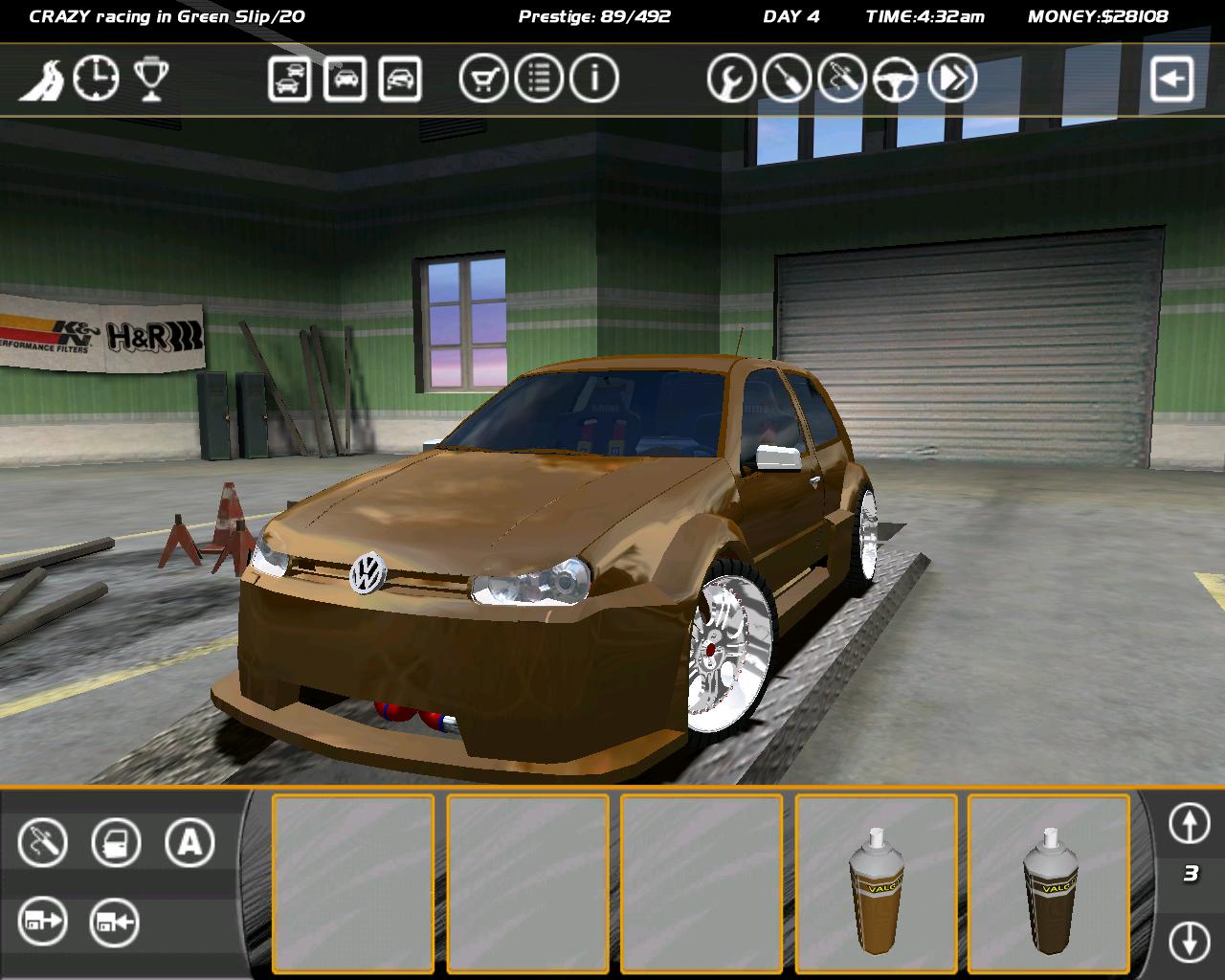Image resolution: width=1225 pixels, height=980 pixels.
Task: Select the lighter brown Valgo paint can
Action: tap(876, 890)
